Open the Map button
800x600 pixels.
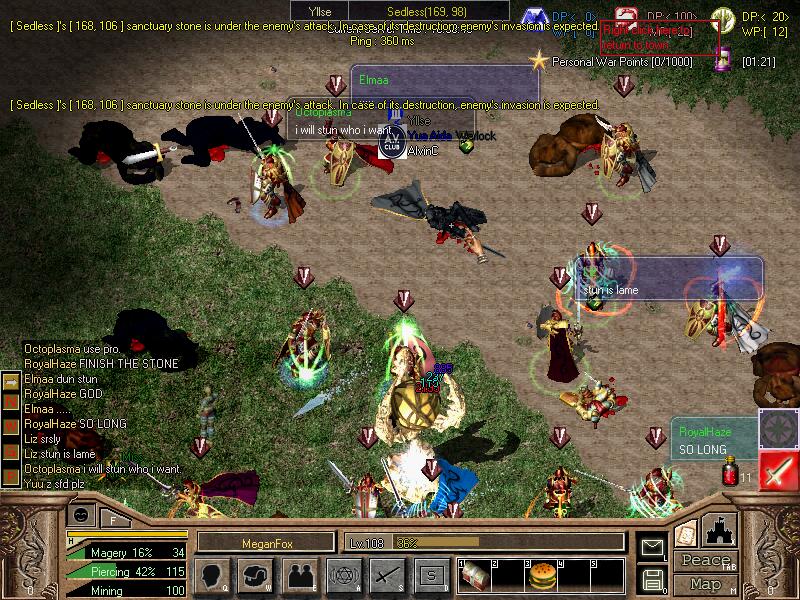(x=705, y=584)
